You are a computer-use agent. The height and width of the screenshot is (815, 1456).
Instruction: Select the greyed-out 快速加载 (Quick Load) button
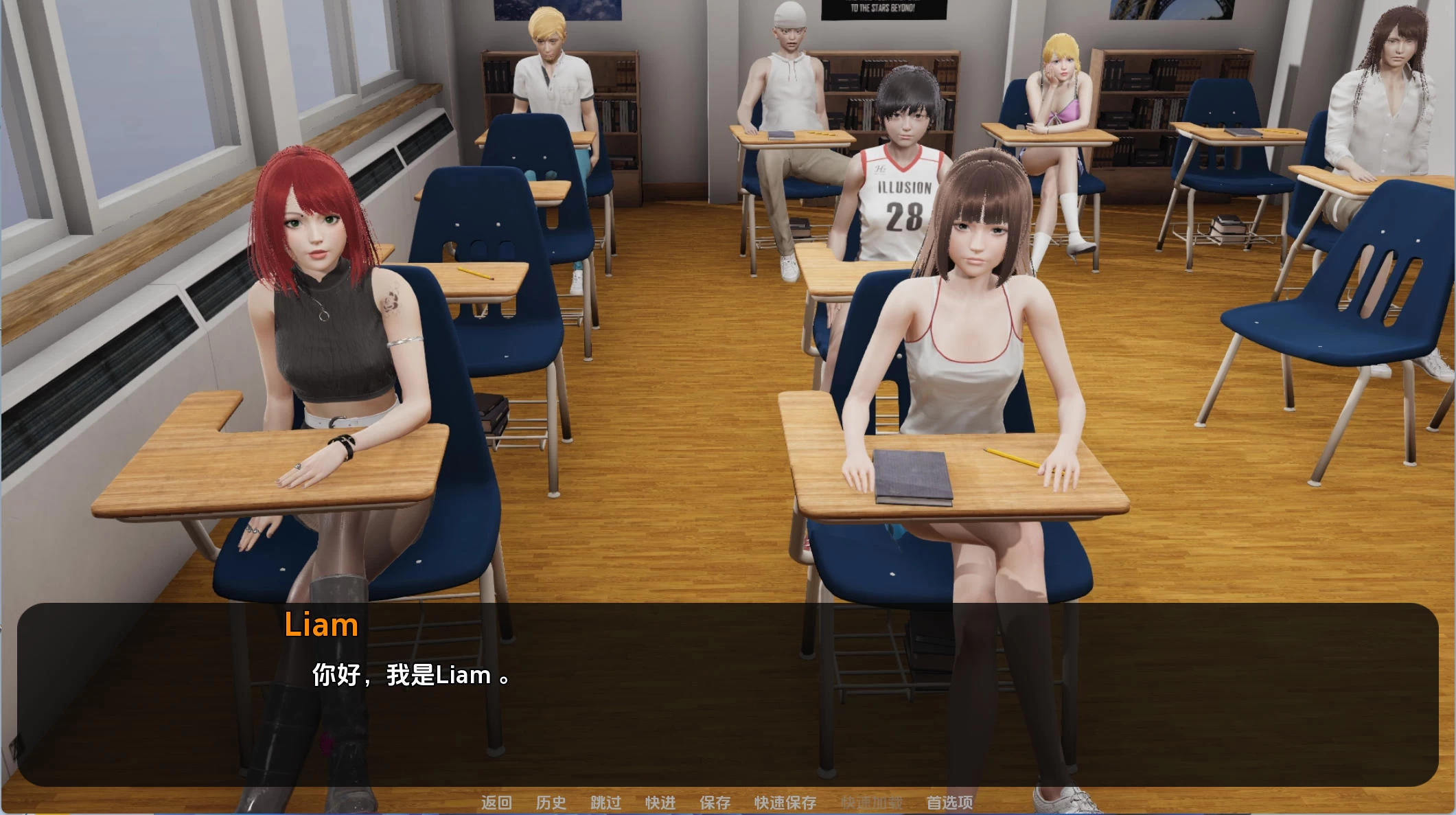click(872, 803)
